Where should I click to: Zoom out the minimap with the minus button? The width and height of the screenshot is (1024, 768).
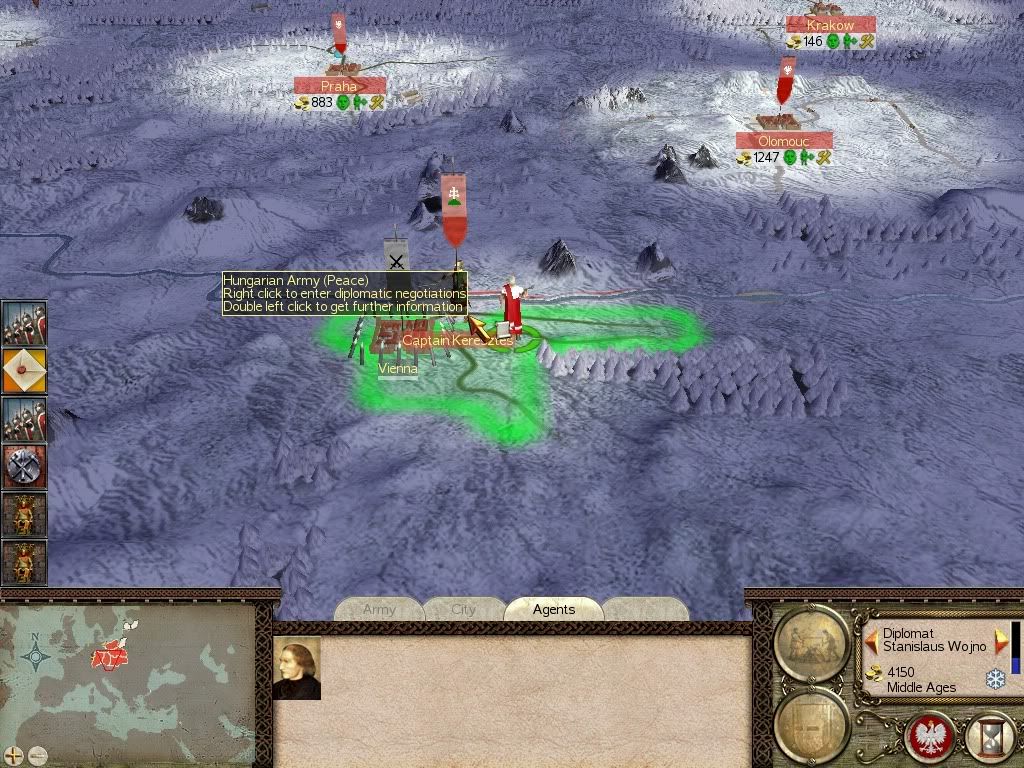[37, 755]
